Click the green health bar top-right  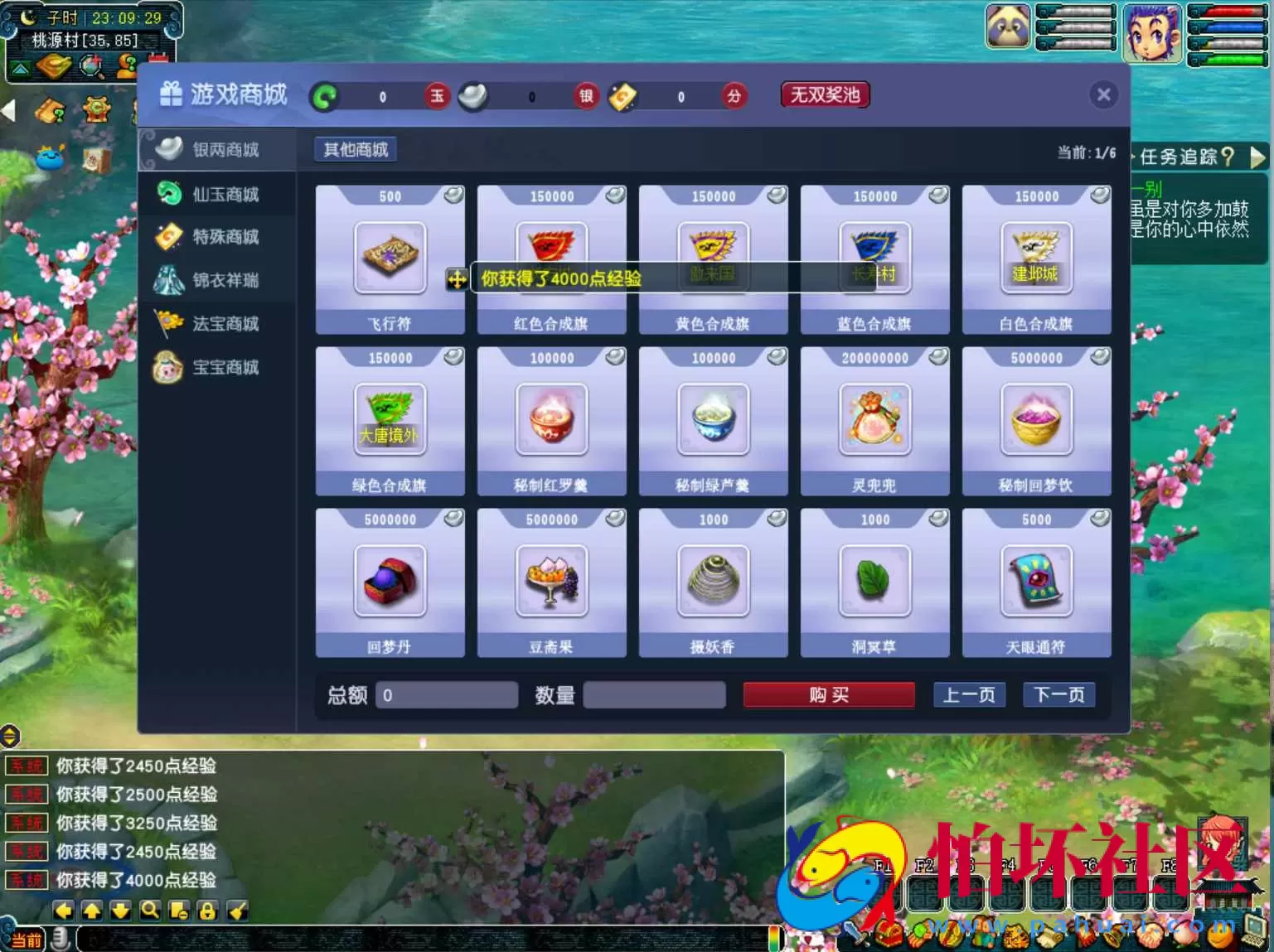[1237, 60]
